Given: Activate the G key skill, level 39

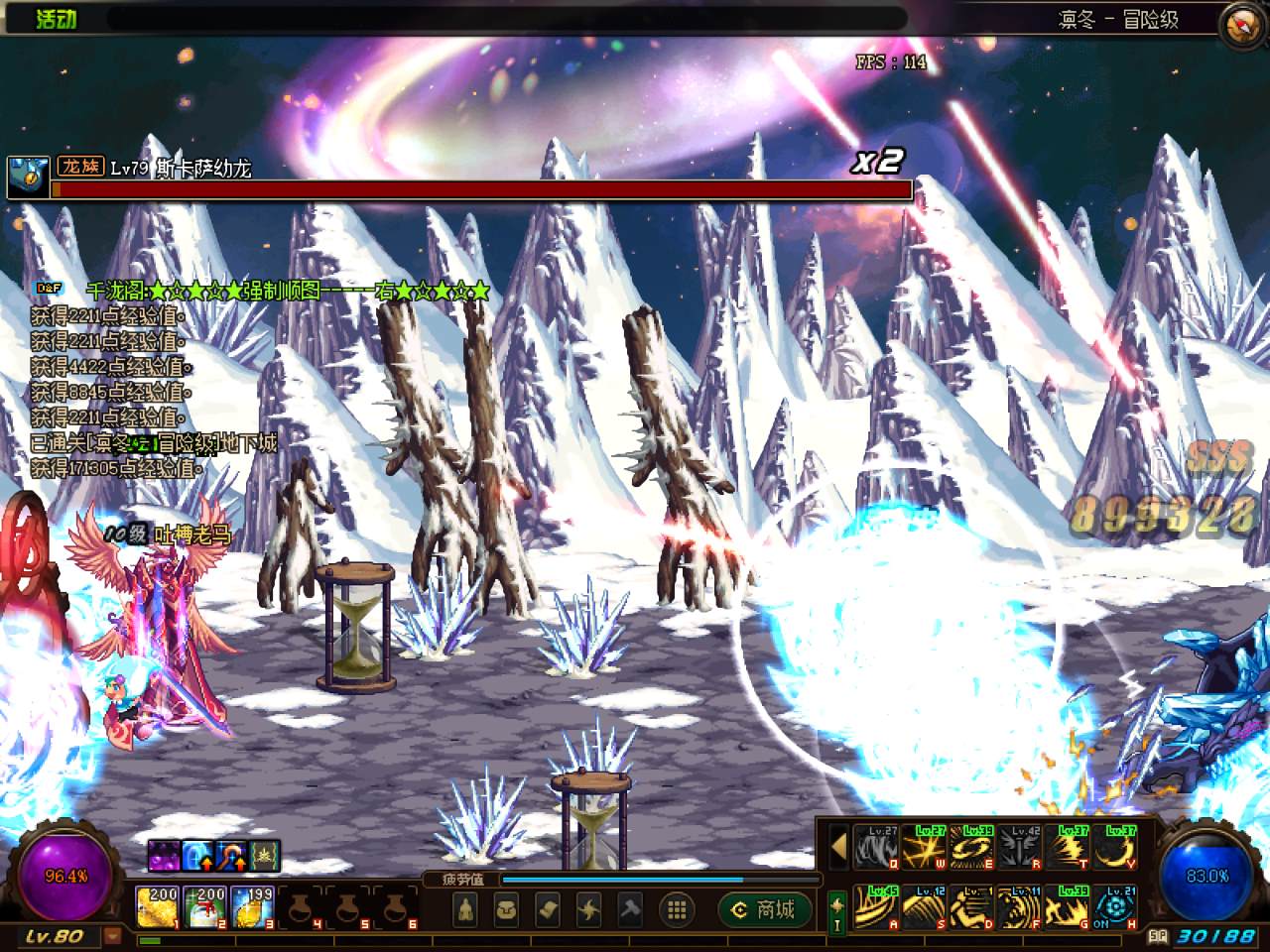Looking at the screenshot, I should 1069,907.
